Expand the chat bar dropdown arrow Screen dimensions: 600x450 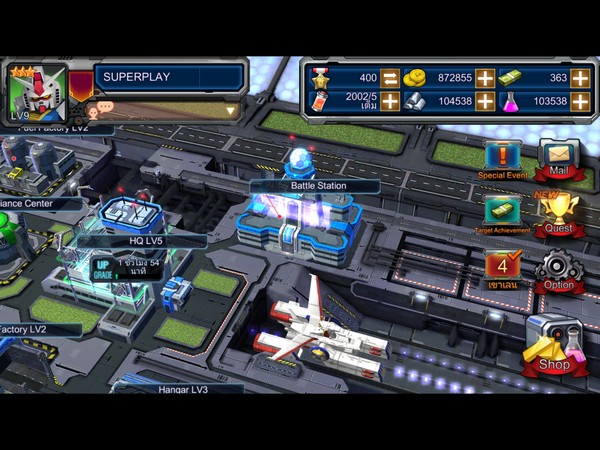coord(231,111)
